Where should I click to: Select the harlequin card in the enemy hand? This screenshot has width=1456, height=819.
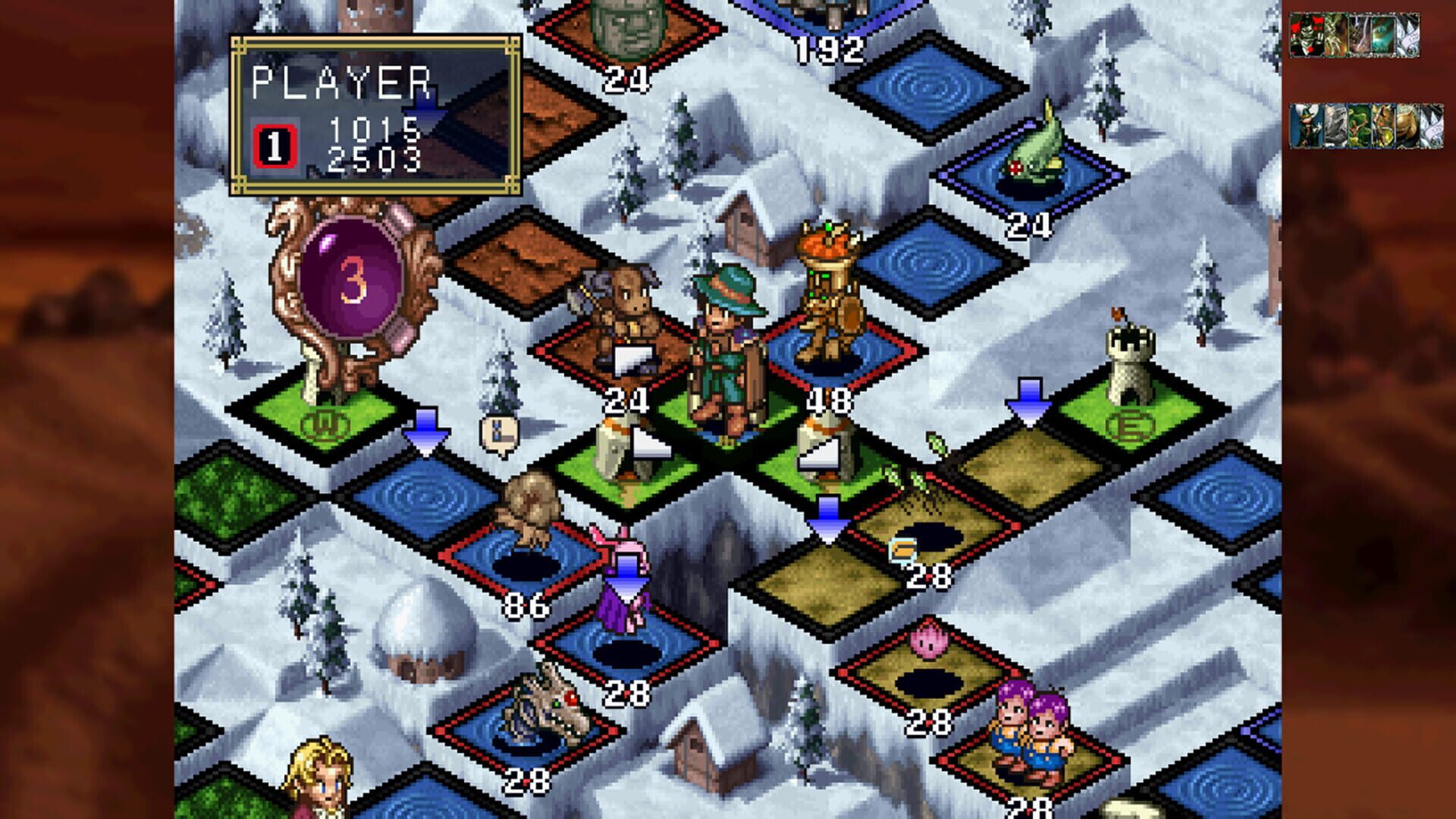(x=1306, y=35)
